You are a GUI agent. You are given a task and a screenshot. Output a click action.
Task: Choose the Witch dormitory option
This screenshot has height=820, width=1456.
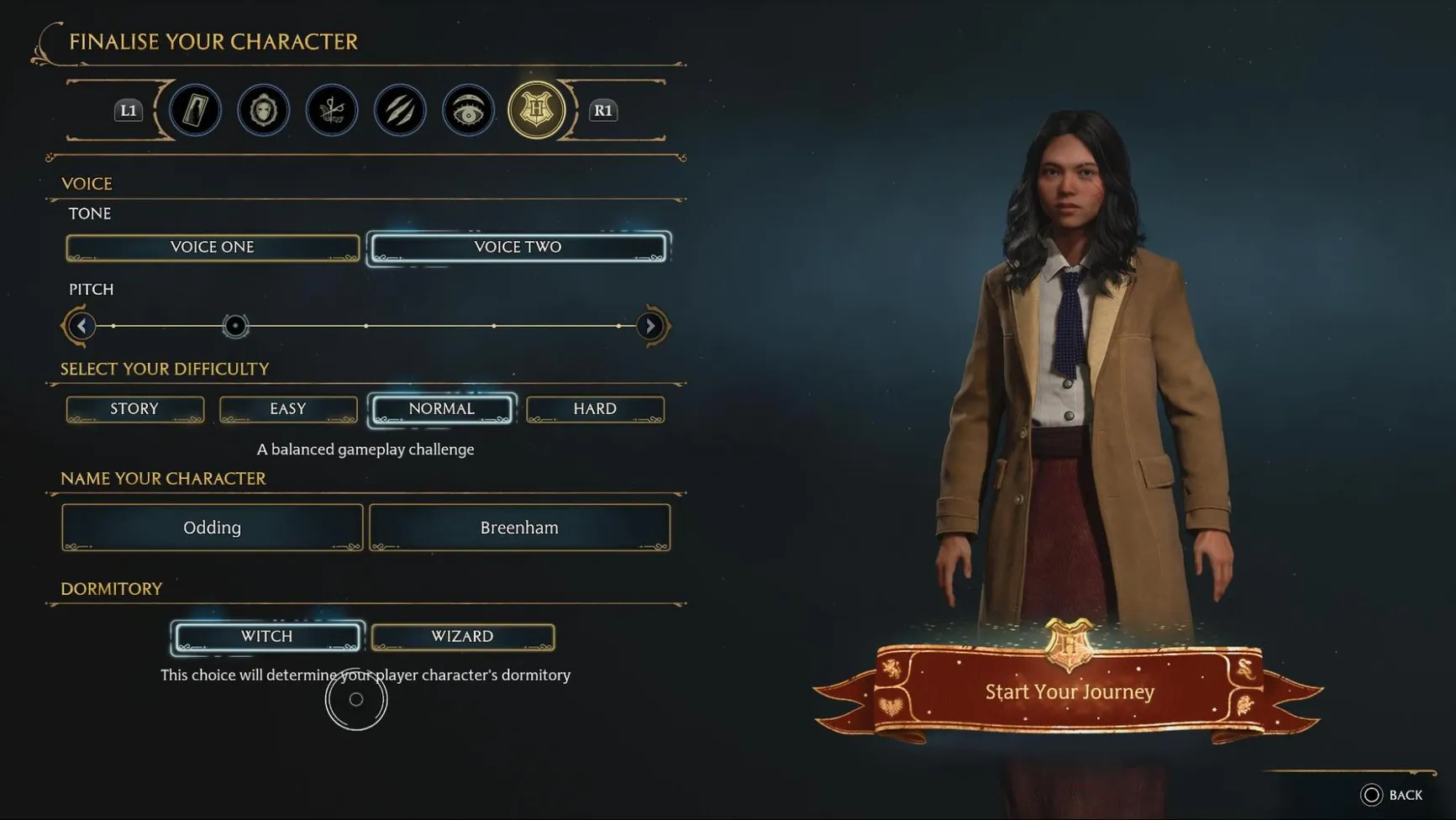tap(266, 636)
